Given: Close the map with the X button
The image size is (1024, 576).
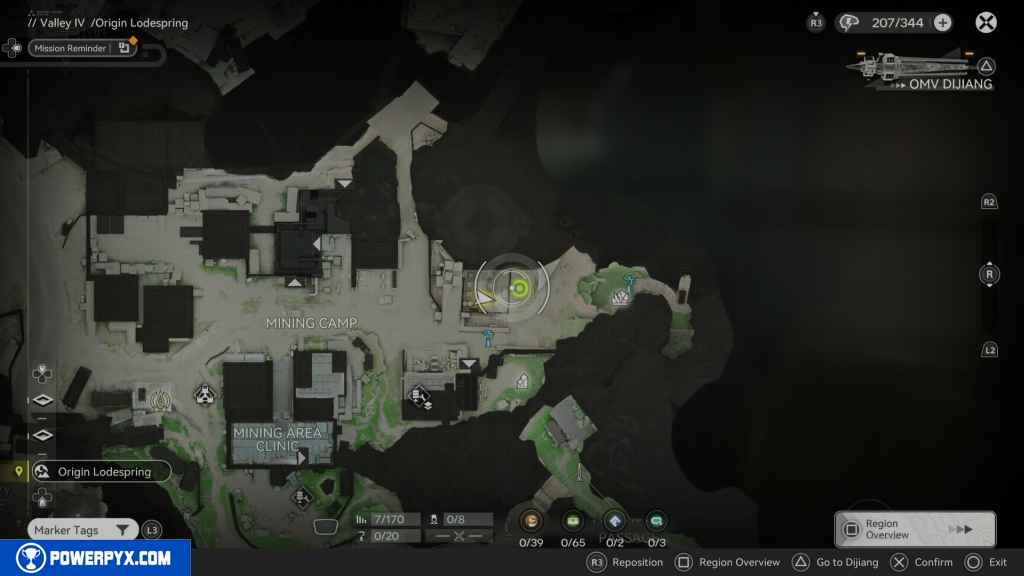Looking at the screenshot, I should tap(986, 23).
